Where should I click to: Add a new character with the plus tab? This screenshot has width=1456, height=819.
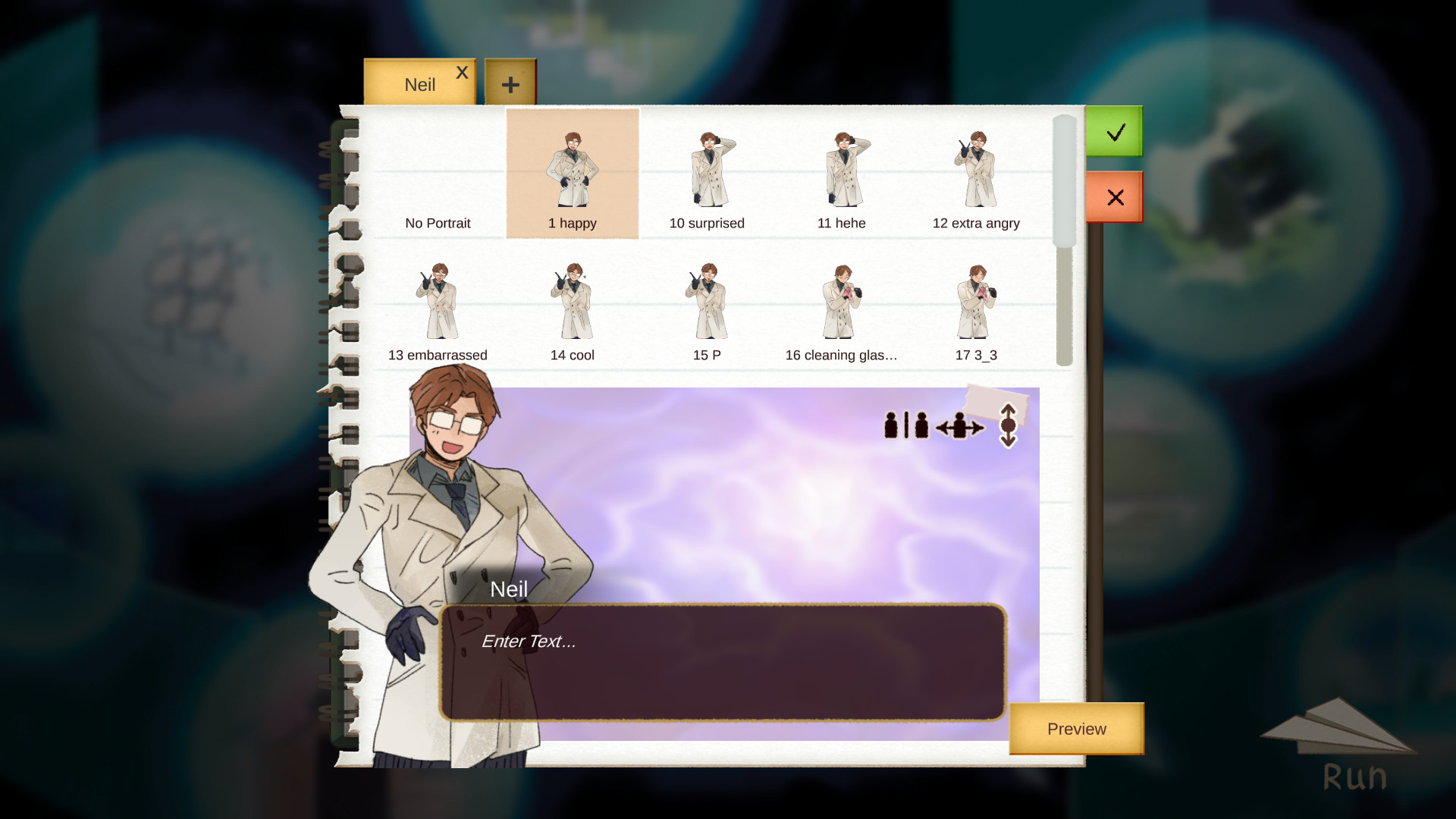(x=511, y=83)
